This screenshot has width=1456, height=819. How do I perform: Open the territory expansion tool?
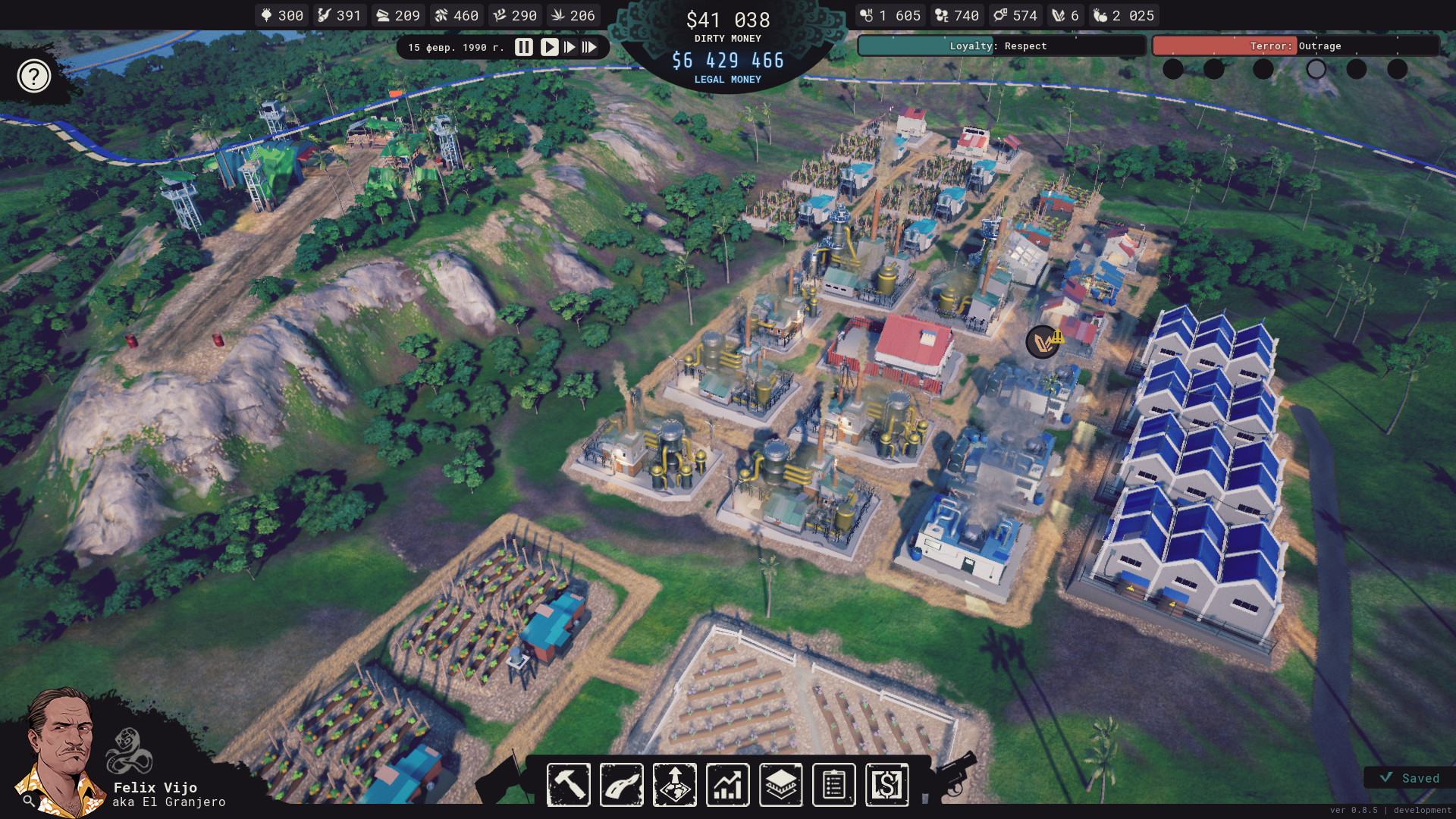click(x=675, y=784)
